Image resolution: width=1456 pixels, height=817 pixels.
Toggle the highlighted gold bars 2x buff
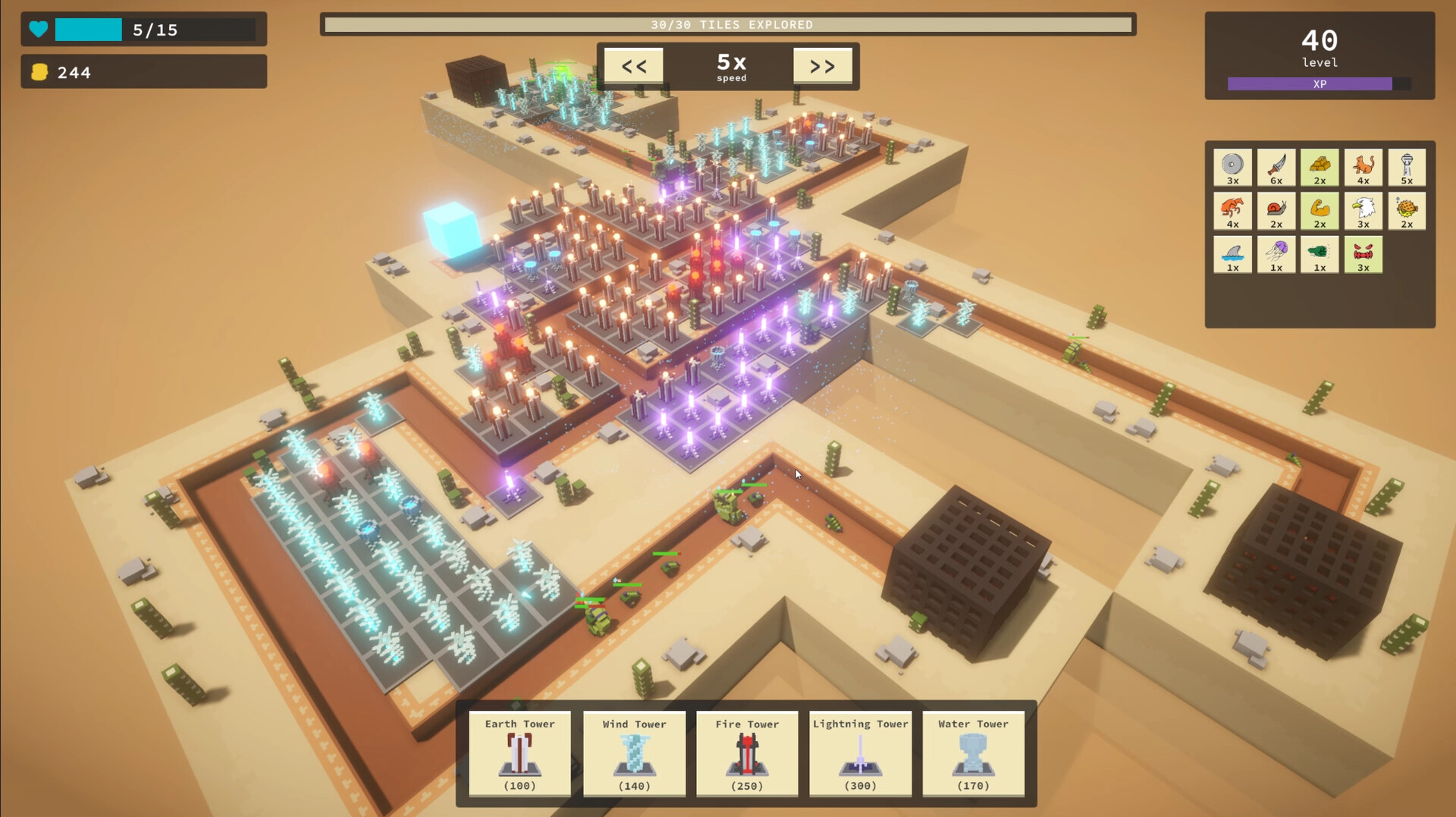1319,167
